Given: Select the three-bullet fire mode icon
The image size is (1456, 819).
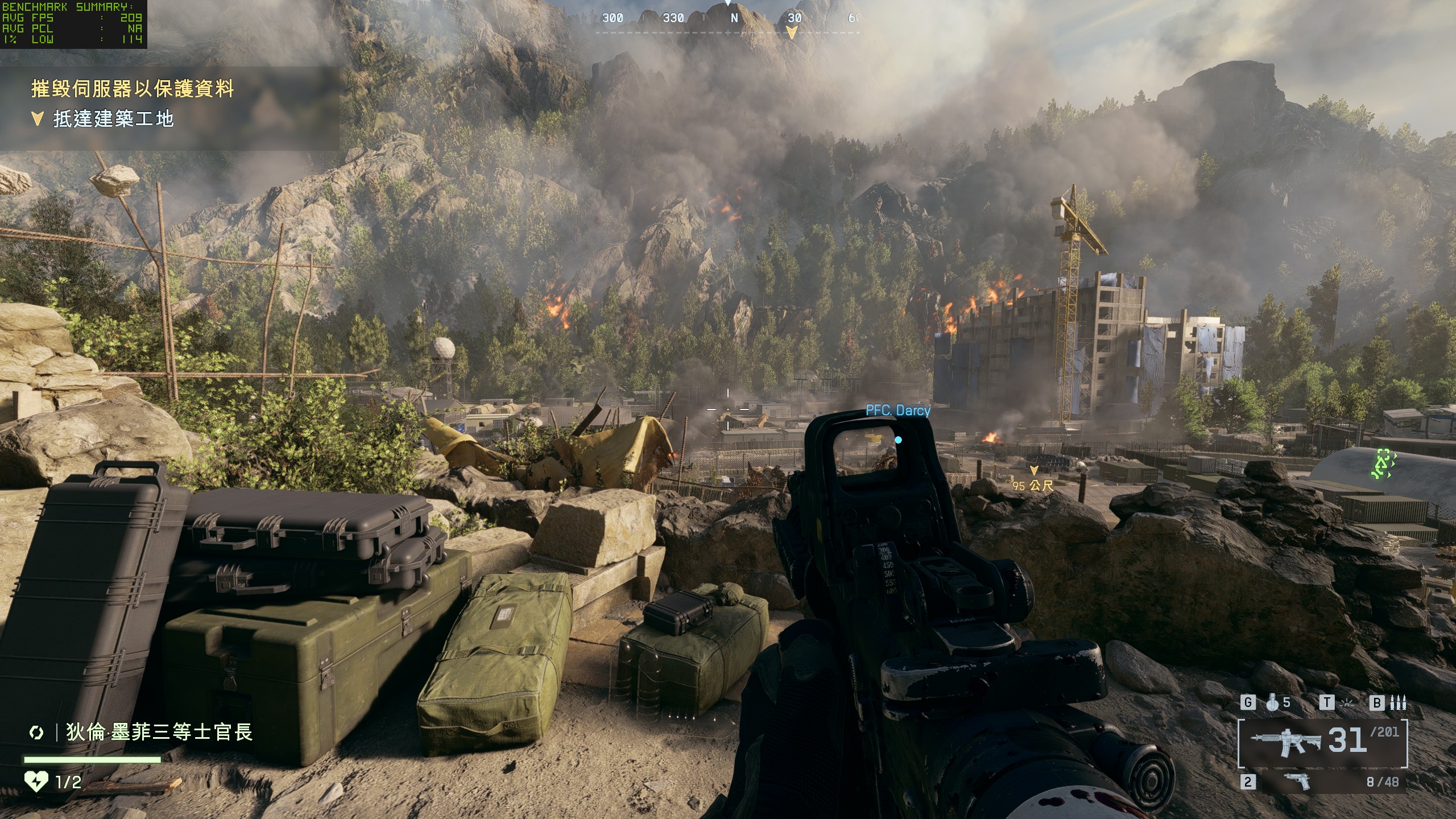Looking at the screenshot, I should tap(1398, 703).
